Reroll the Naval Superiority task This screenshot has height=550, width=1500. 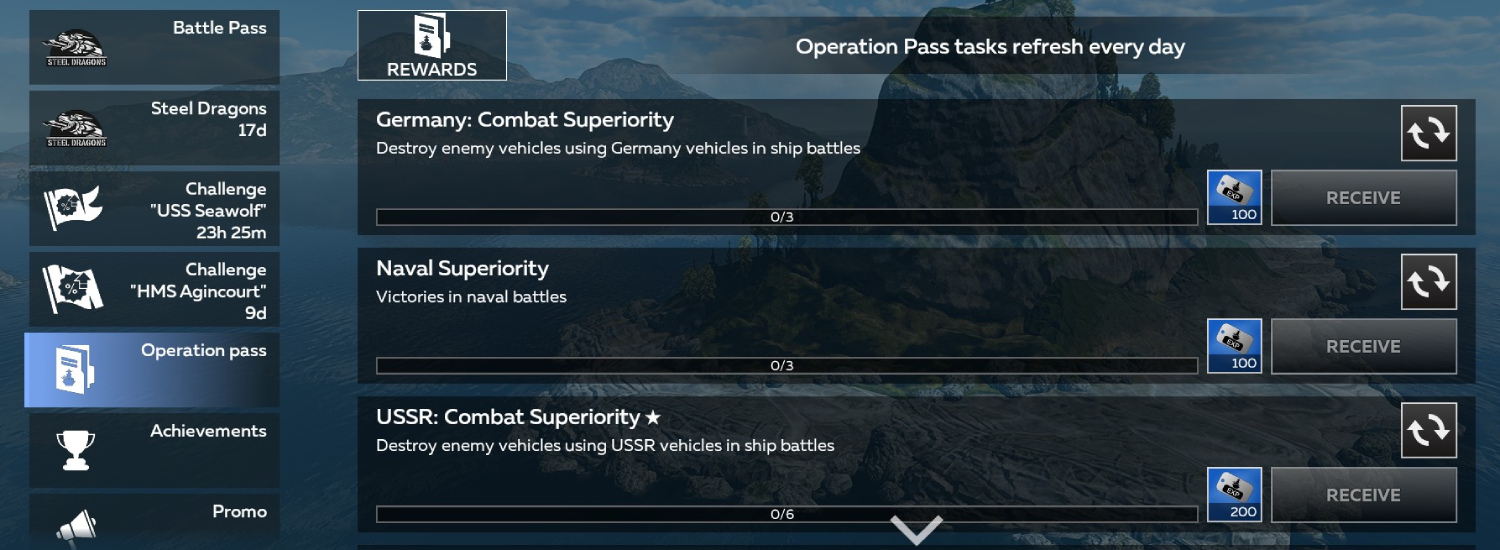click(x=1429, y=282)
